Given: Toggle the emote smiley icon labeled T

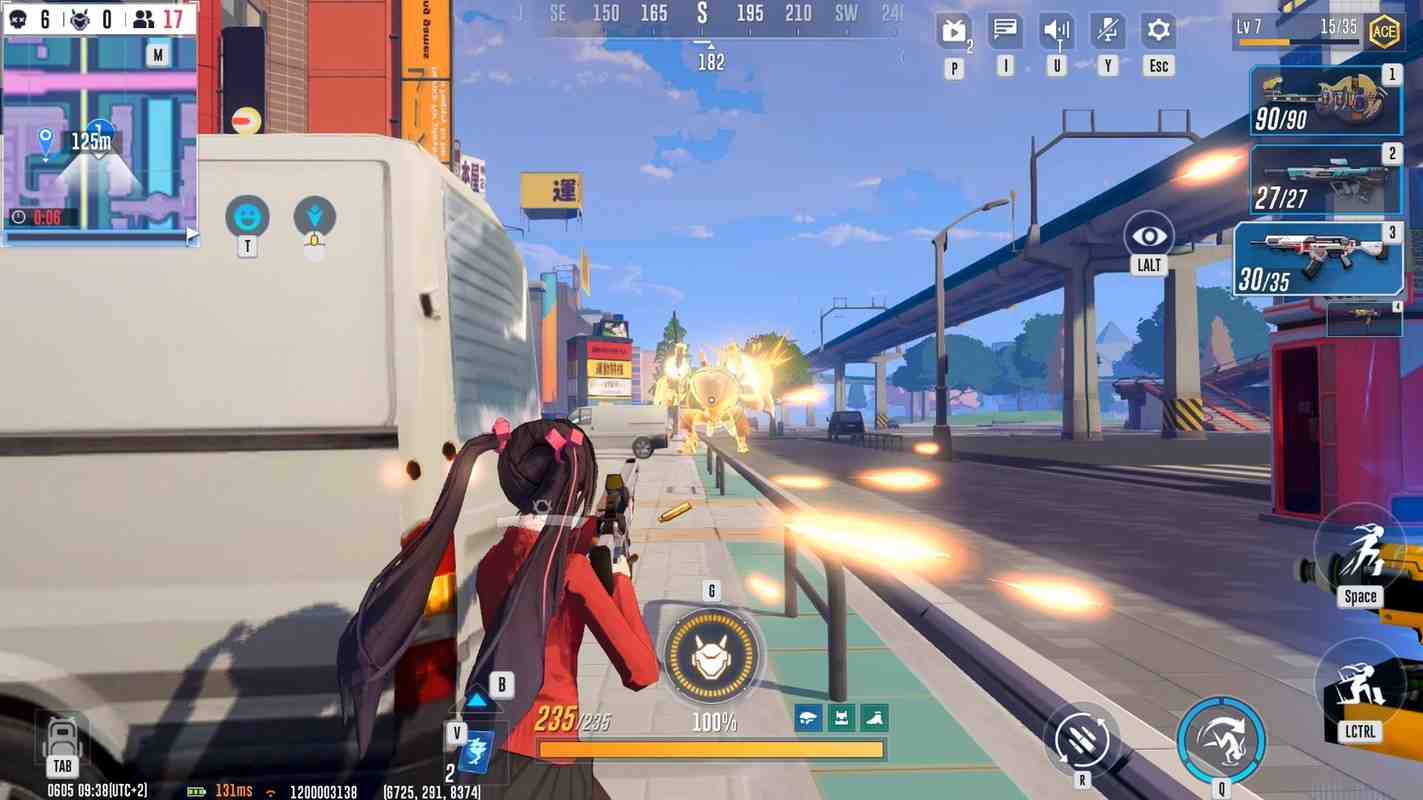Looking at the screenshot, I should click(x=246, y=213).
